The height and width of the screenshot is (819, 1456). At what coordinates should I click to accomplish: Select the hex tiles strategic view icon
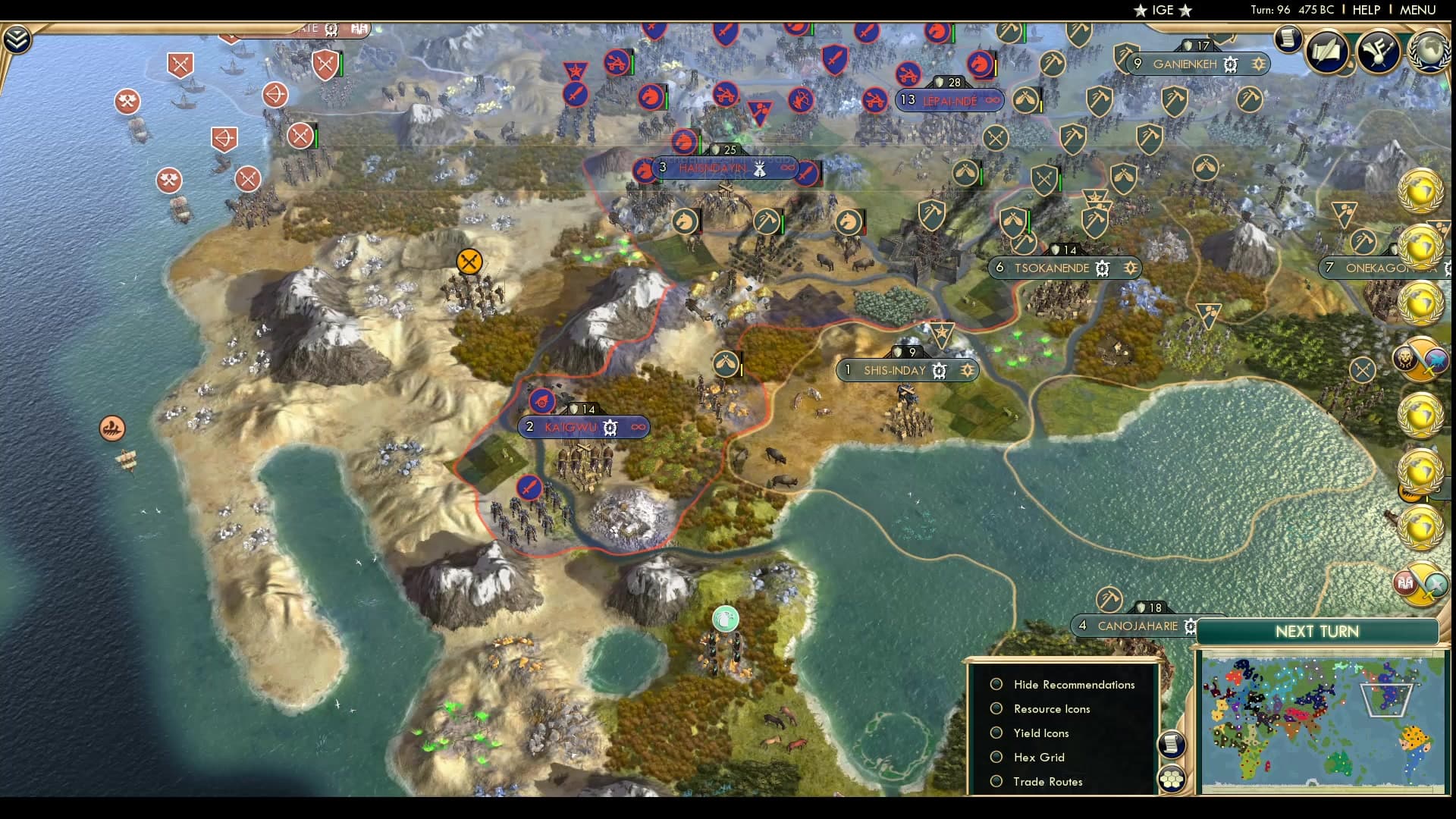1172,779
